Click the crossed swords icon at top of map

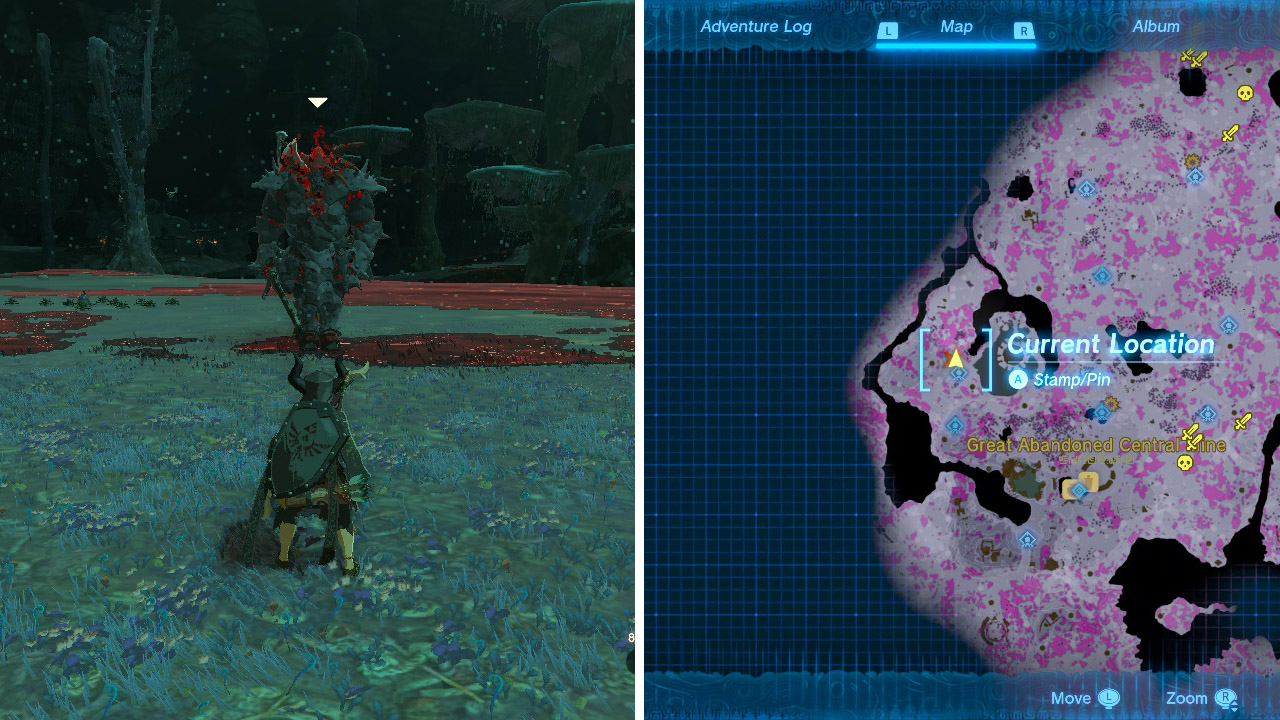point(1192,60)
